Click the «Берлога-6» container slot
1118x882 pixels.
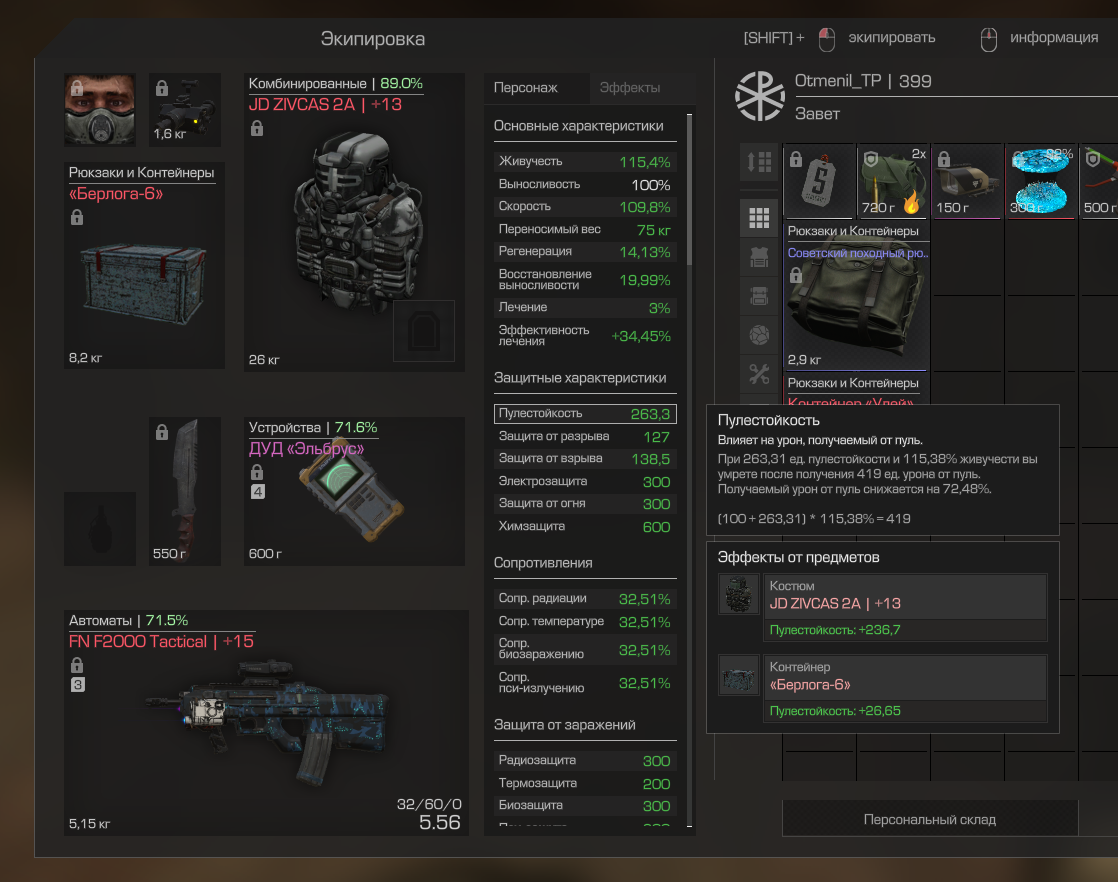pos(144,266)
